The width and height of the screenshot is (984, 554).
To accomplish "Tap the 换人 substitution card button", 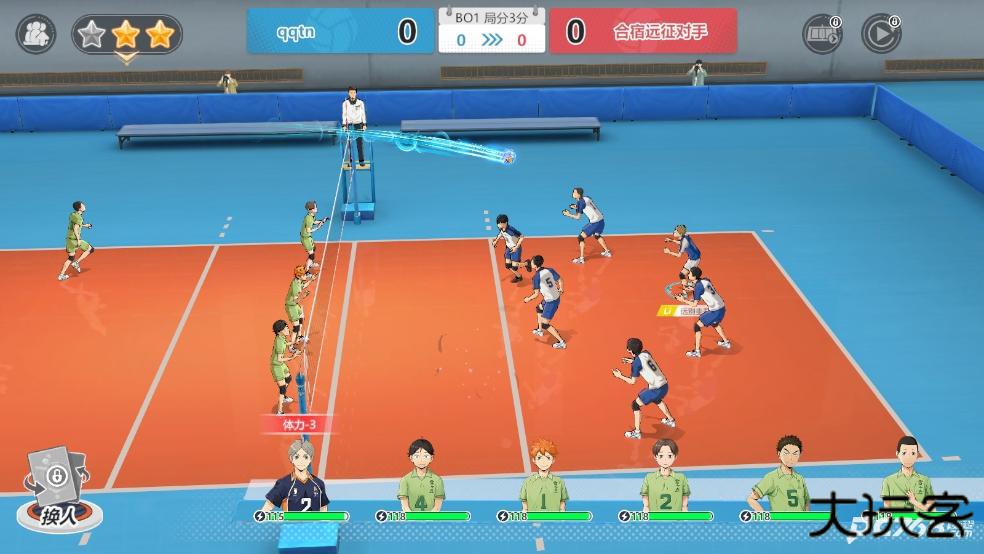I will (59, 490).
